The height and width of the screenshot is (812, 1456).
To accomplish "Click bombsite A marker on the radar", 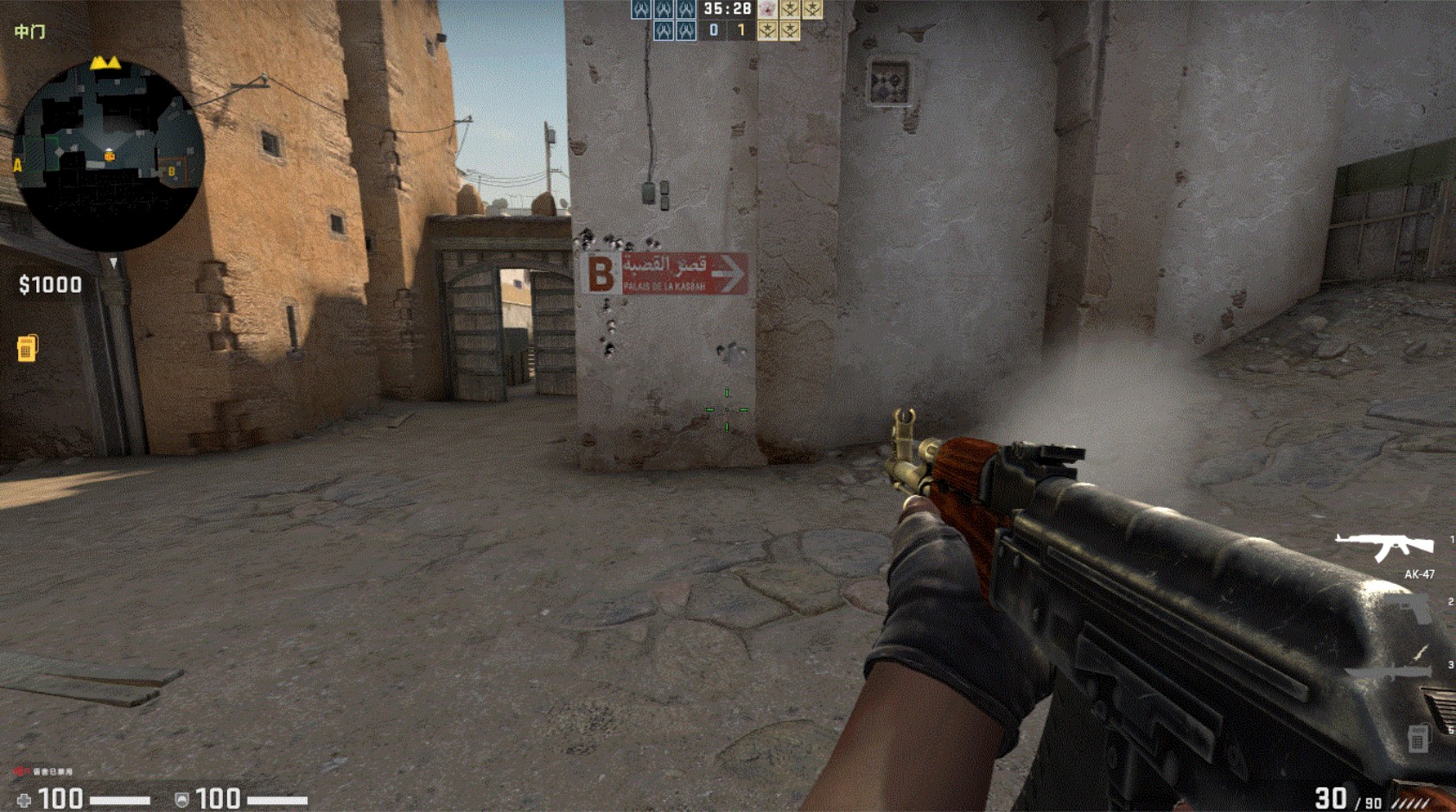I will click(x=17, y=165).
